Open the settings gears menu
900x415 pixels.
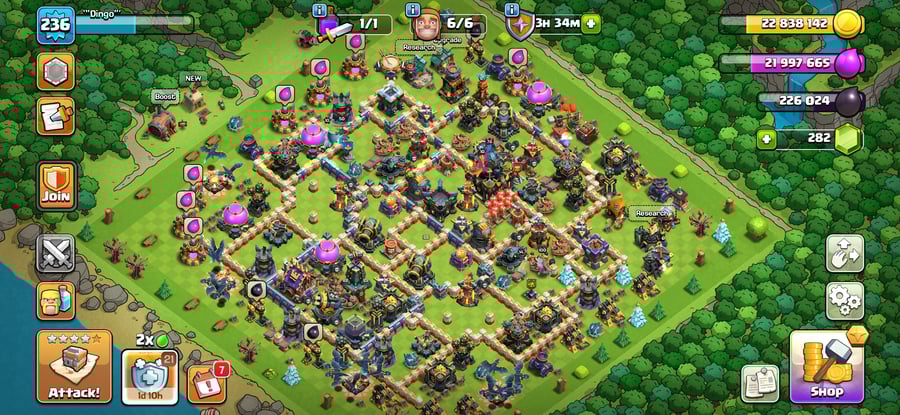click(844, 299)
